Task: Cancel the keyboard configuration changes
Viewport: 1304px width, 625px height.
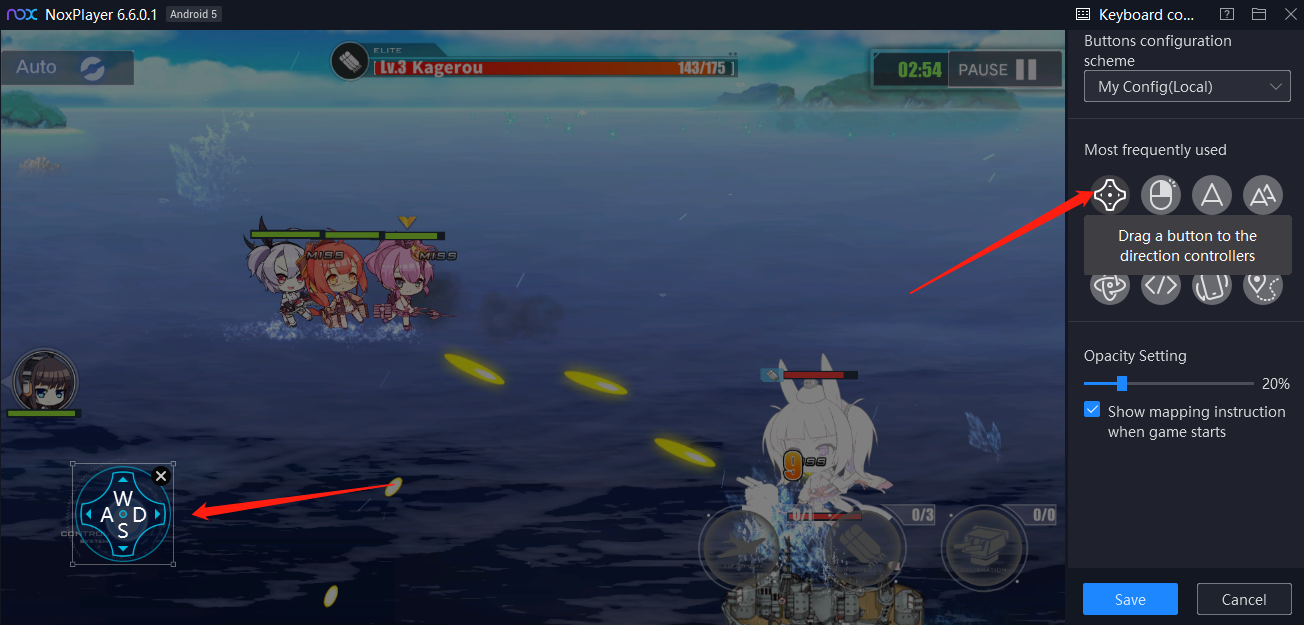Action: click(1244, 599)
